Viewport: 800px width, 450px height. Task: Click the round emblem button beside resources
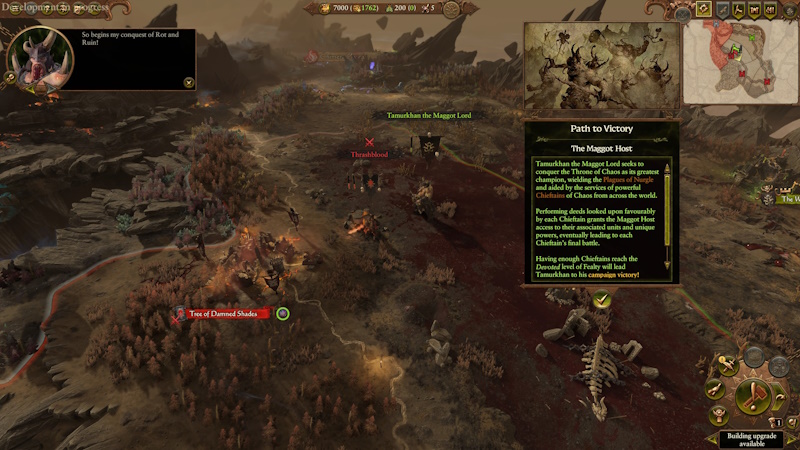point(451,9)
